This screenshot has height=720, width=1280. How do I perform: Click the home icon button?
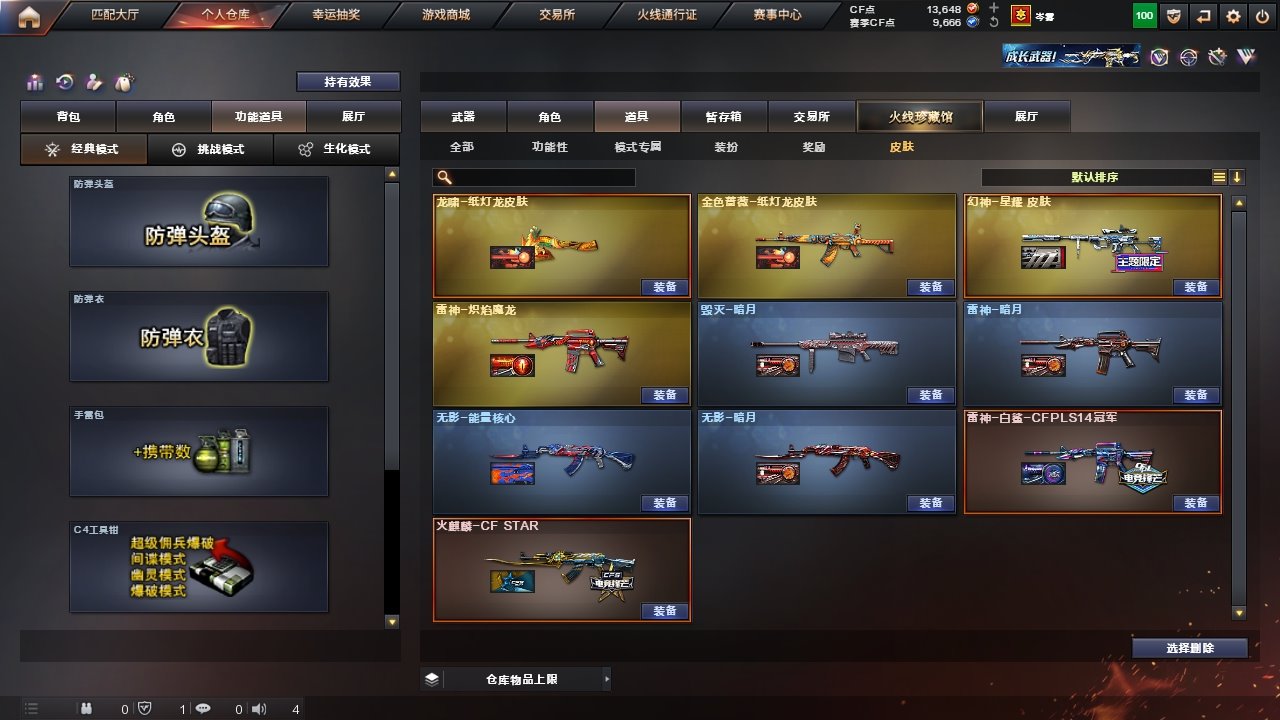coord(29,16)
